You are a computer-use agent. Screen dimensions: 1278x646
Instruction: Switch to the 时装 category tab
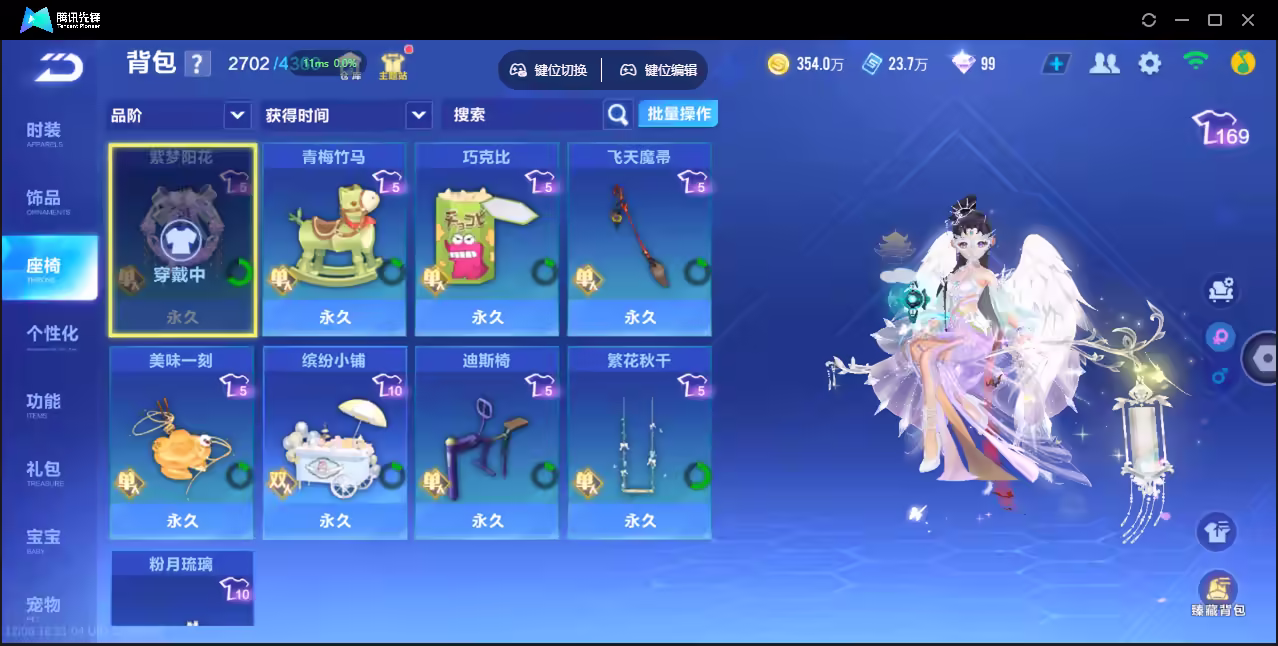pos(44,133)
